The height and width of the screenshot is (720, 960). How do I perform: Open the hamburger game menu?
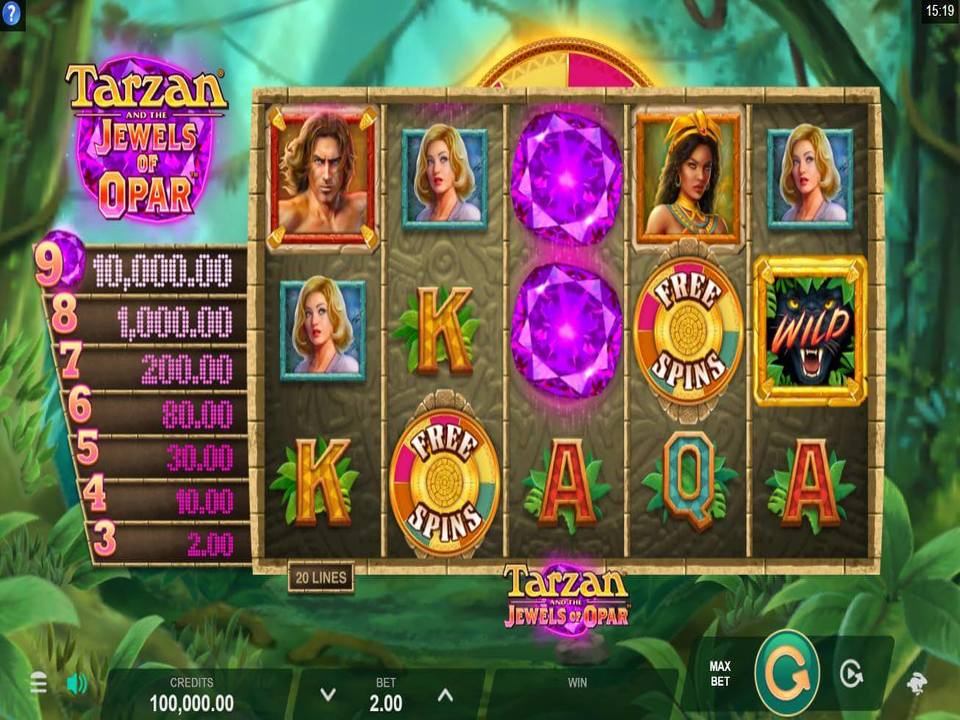click(39, 683)
